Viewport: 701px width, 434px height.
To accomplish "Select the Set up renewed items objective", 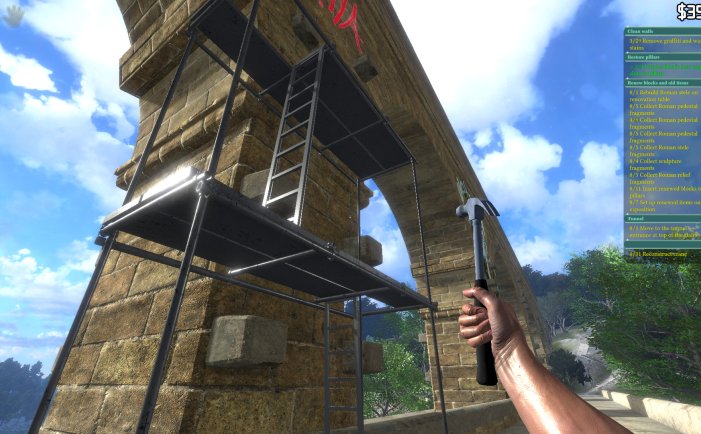I will [x=662, y=201].
